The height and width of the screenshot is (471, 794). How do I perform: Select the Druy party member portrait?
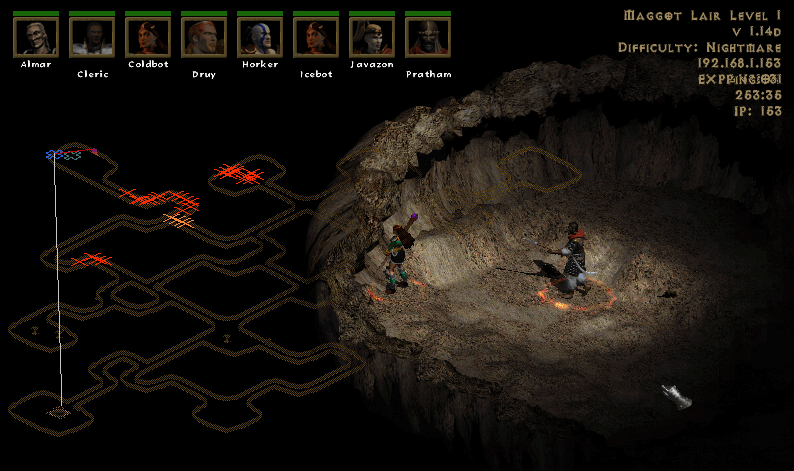coord(204,37)
